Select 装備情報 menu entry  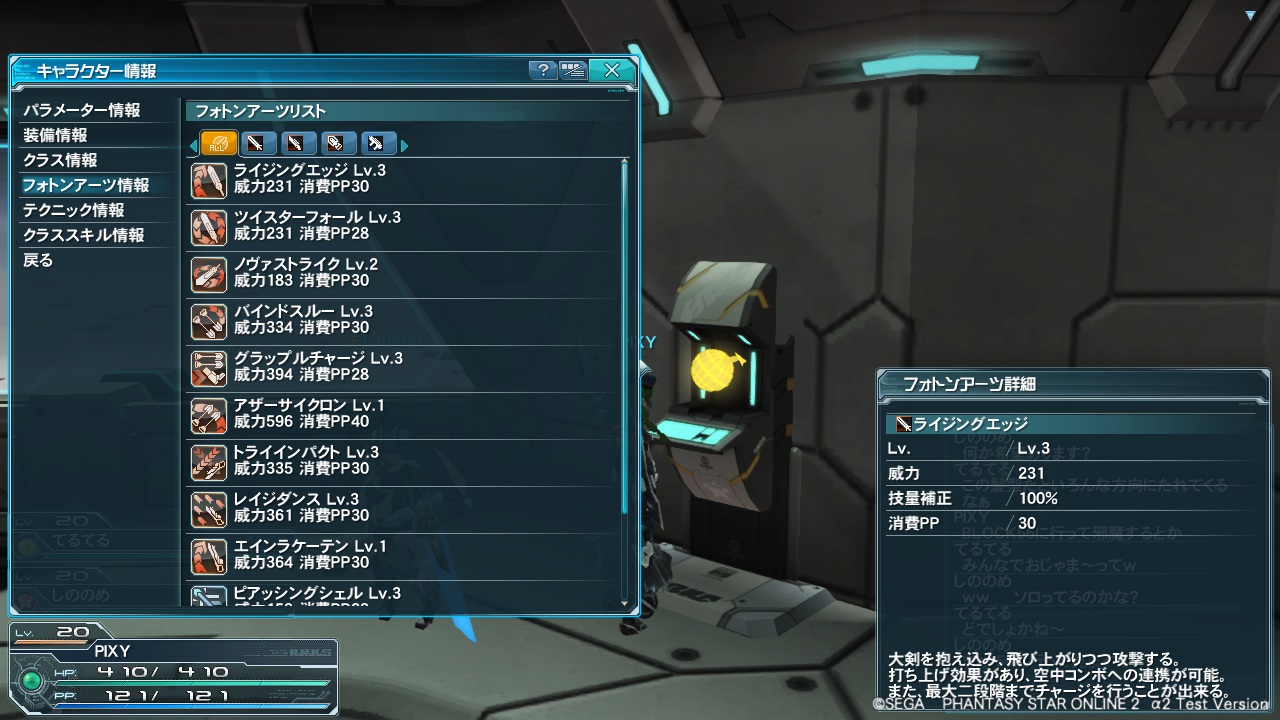[x=56, y=135]
